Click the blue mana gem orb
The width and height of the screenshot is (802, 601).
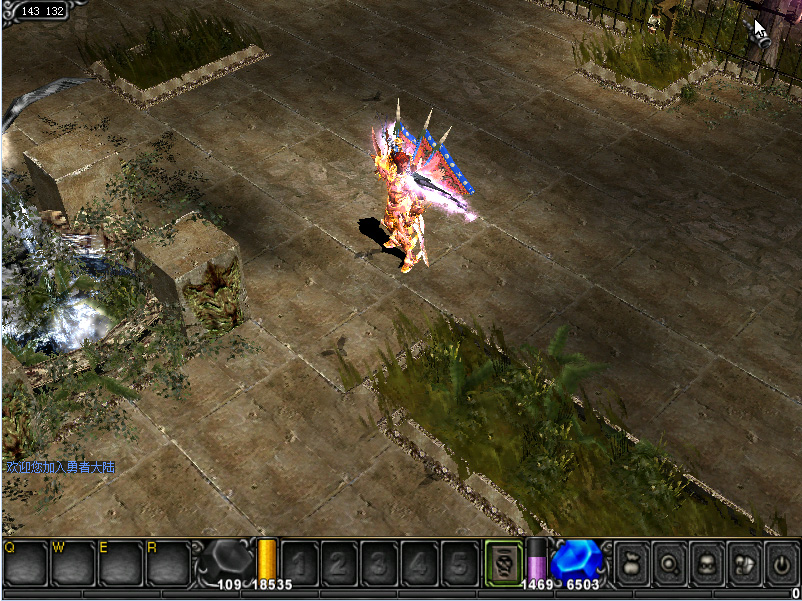tap(577, 560)
